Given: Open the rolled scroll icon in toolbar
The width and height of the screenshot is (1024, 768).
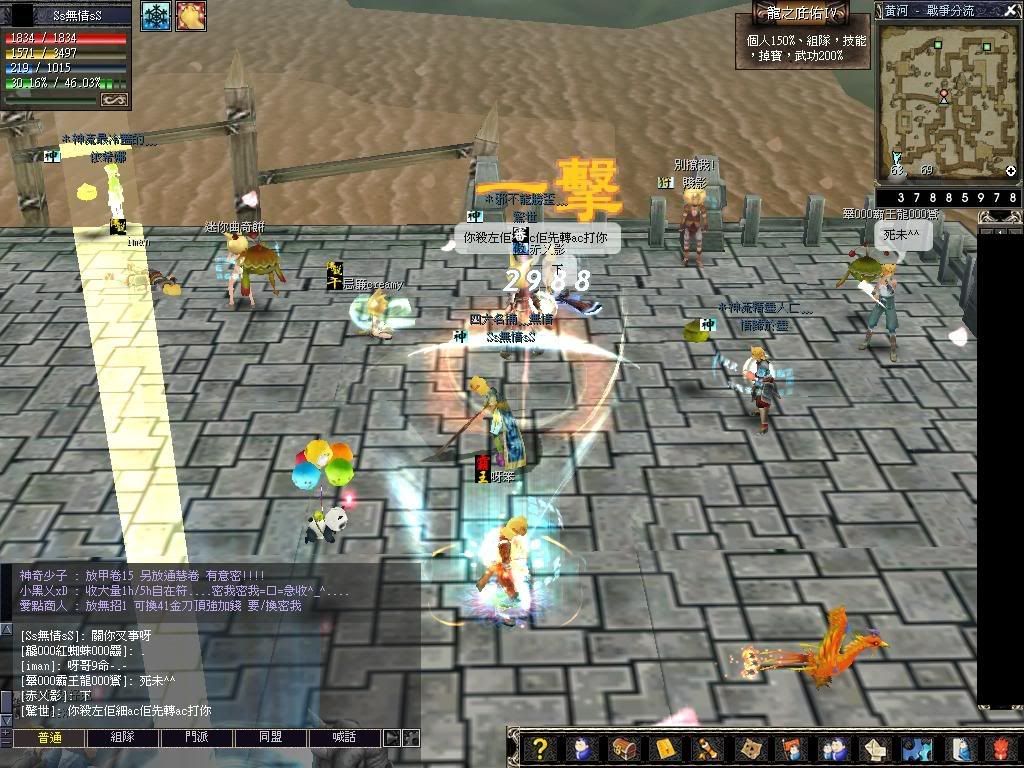Looking at the screenshot, I should (x=707, y=748).
